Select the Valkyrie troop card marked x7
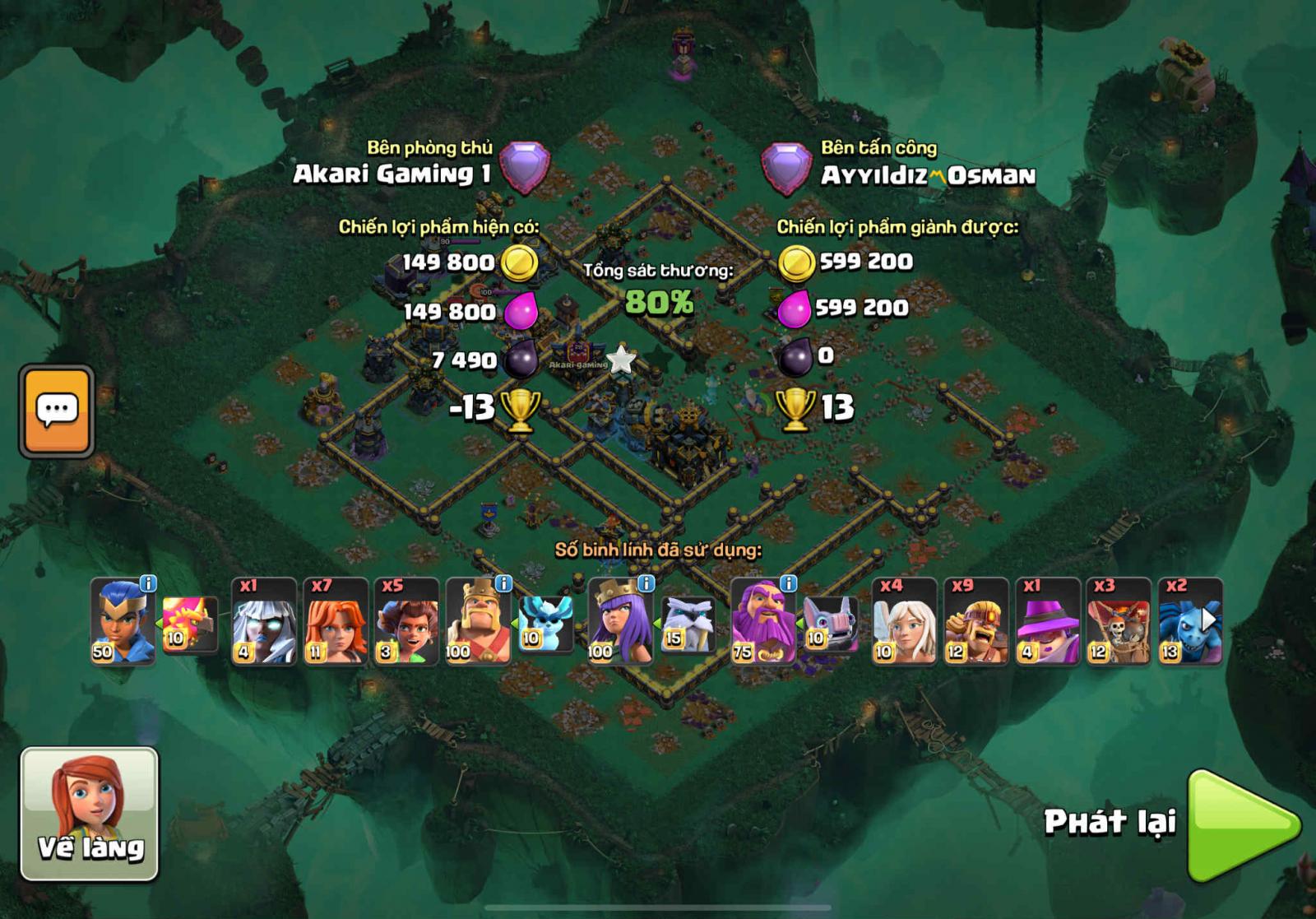This screenshot has width=1316, height=919. (335, 621)
